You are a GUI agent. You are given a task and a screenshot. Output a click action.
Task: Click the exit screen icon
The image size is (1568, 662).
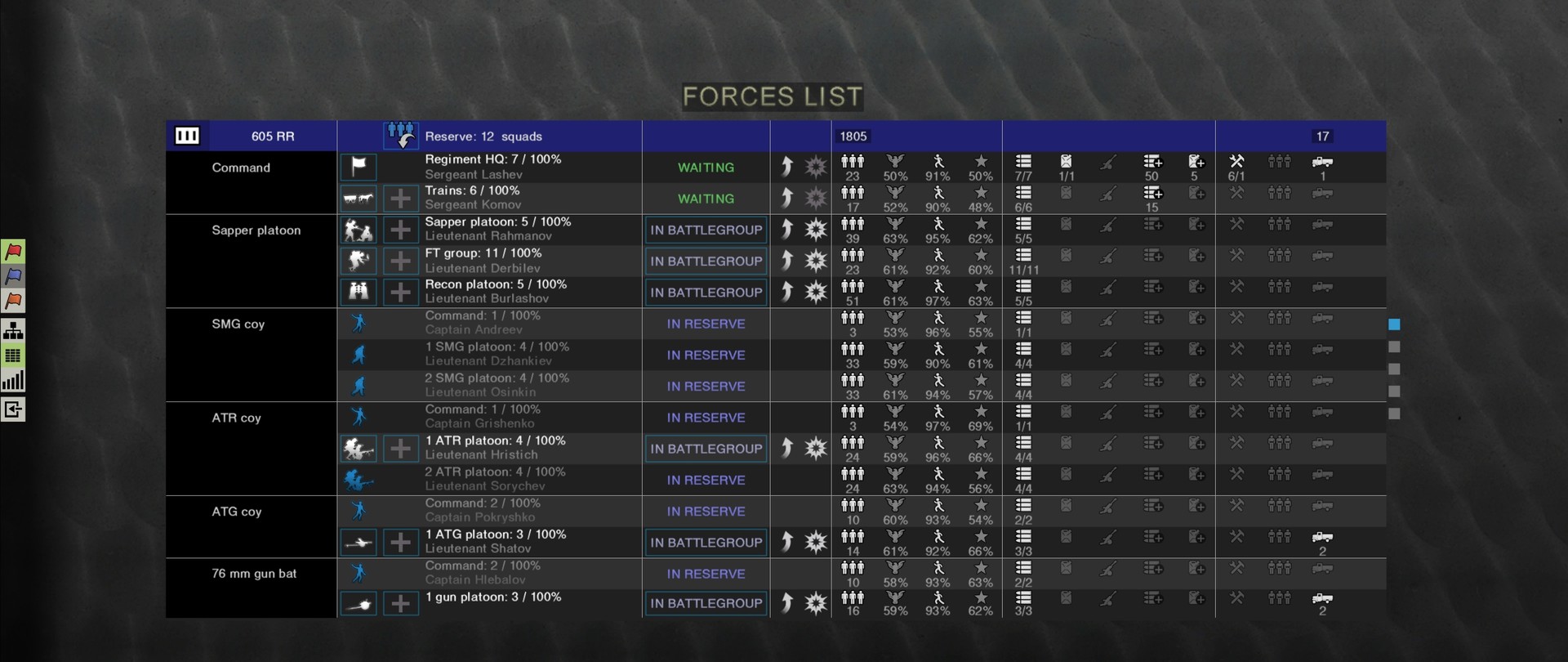[13, 409]
